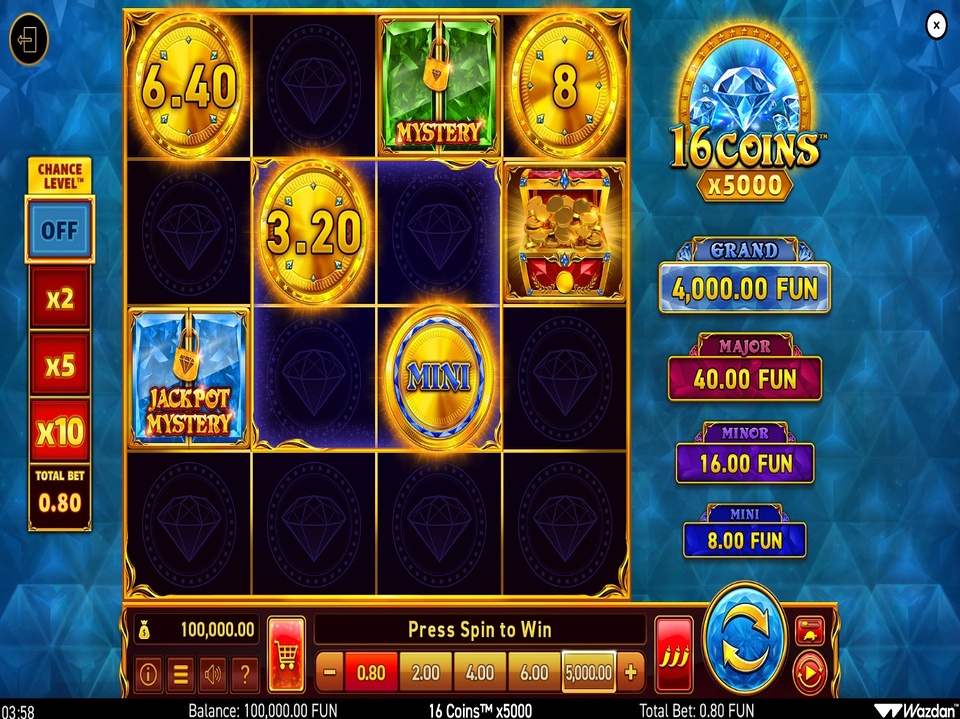Open the question mark help
Viewport: 960px width, 719px height.
[244, 675]
